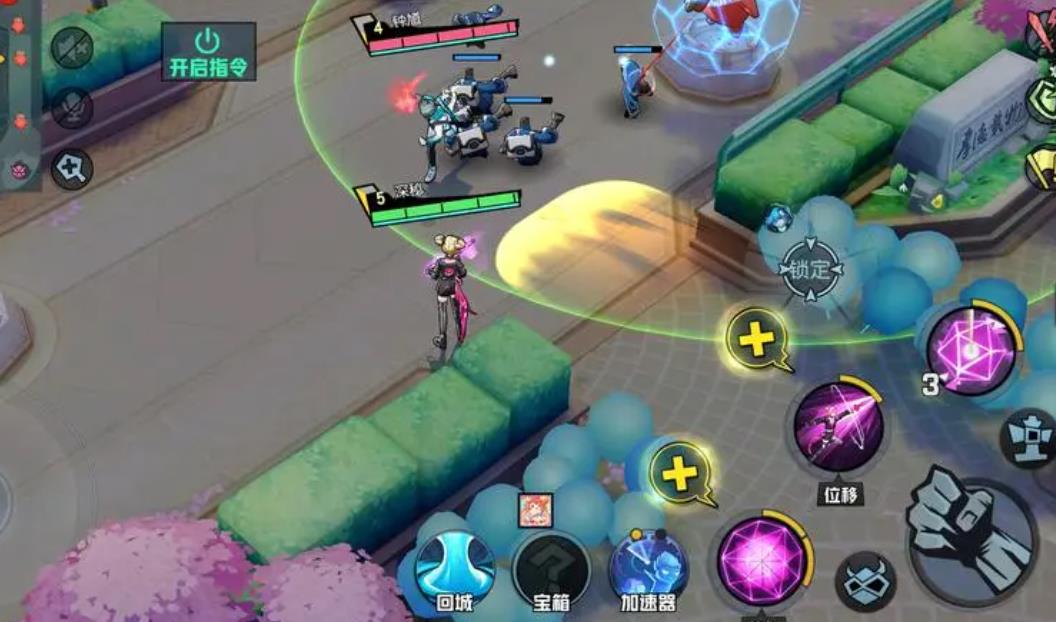The width and height of the screenshot is (1056, 622).
Task: Tap the tower target icon
Action: point(1030,438)
